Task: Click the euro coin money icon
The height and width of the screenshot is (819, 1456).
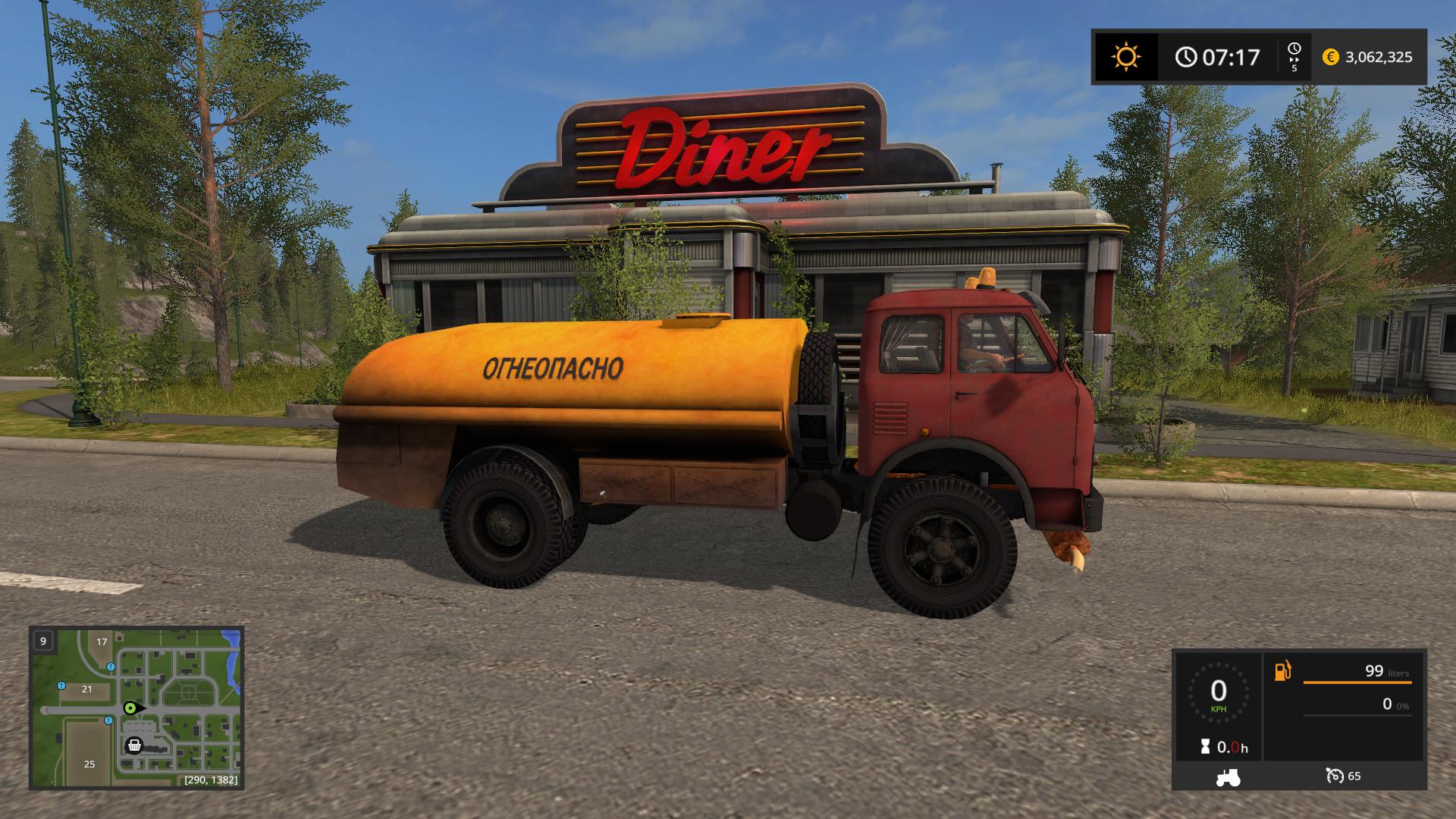Action: [1330, 57]
